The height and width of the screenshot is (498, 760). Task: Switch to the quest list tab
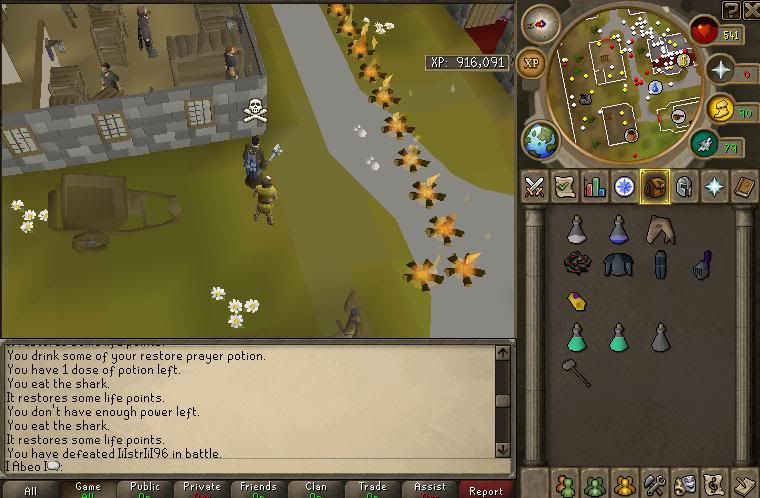(565, 186)
